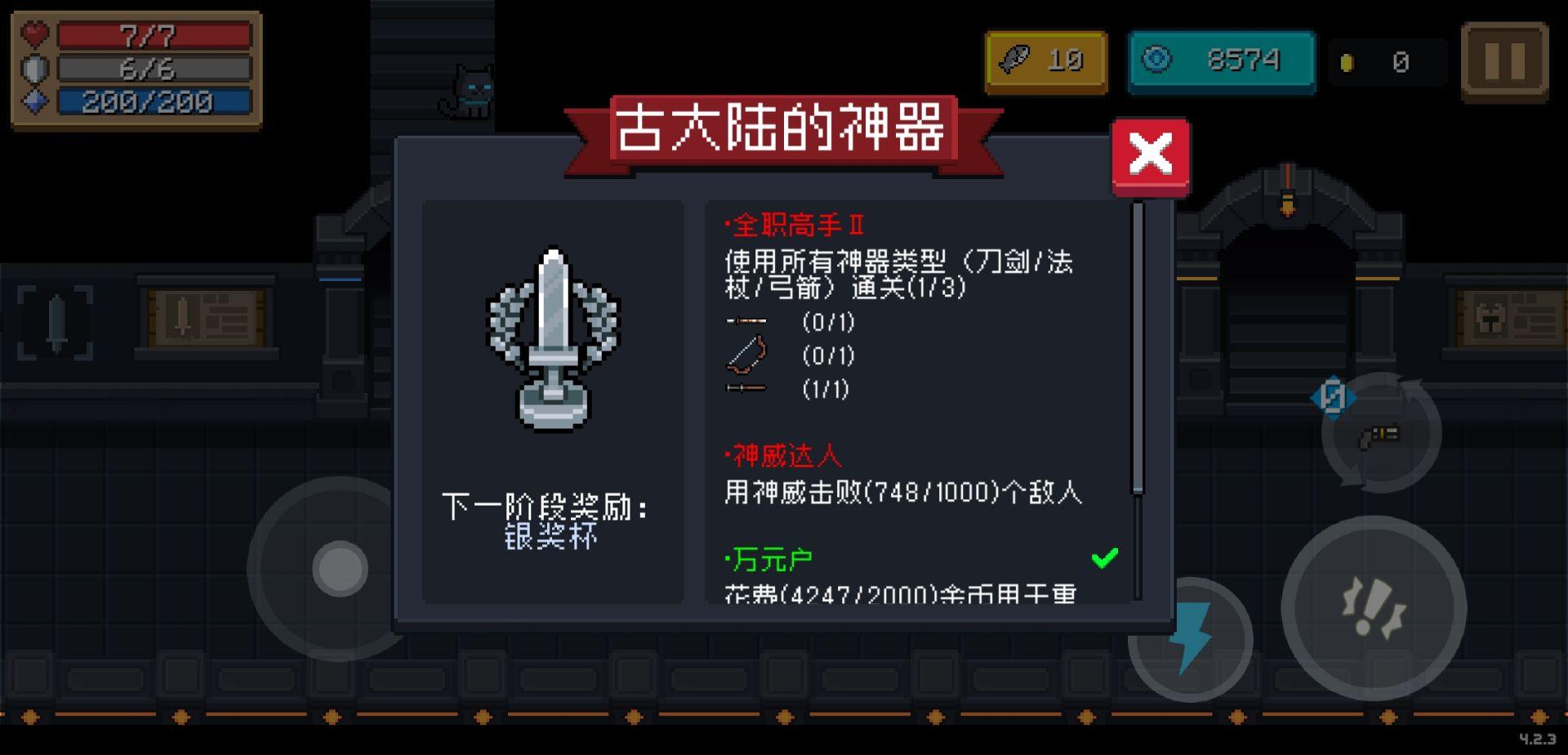Click the unfinished sword progress (0/1) row
Screen dimensions: 1568x755
(784, 323)
